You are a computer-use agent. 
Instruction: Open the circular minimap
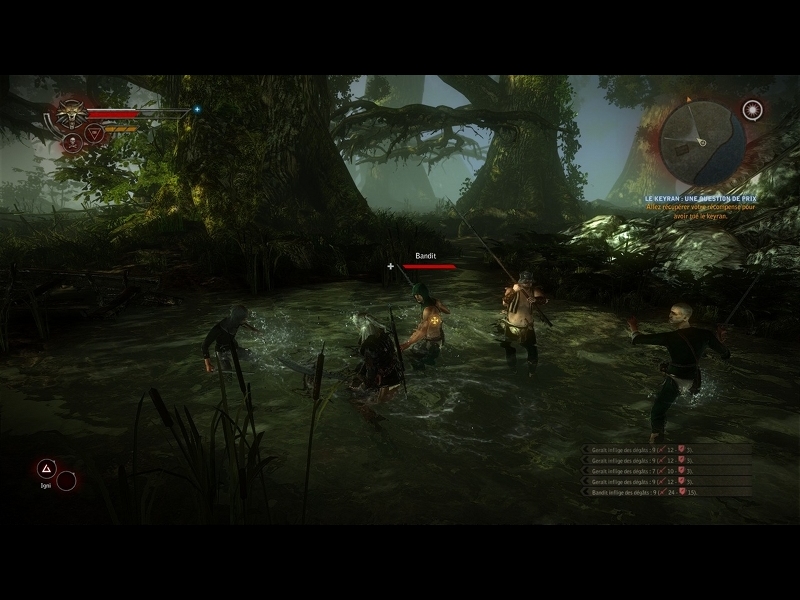coord(702,140)
